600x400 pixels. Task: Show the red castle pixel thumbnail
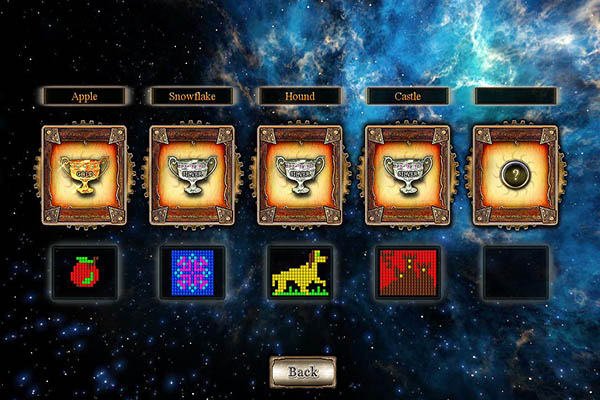408,272
